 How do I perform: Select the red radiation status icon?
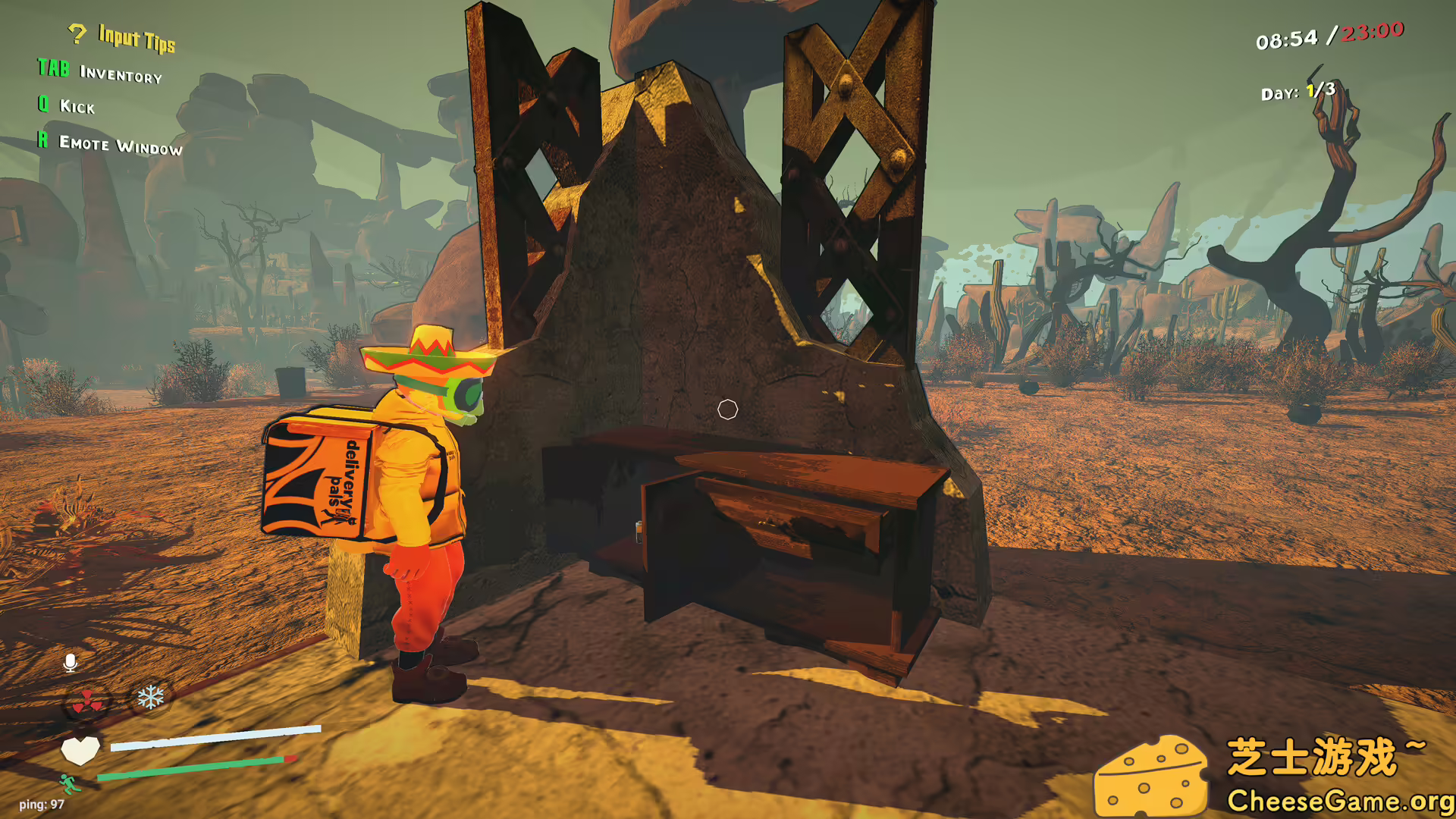(x=88, y=701)
